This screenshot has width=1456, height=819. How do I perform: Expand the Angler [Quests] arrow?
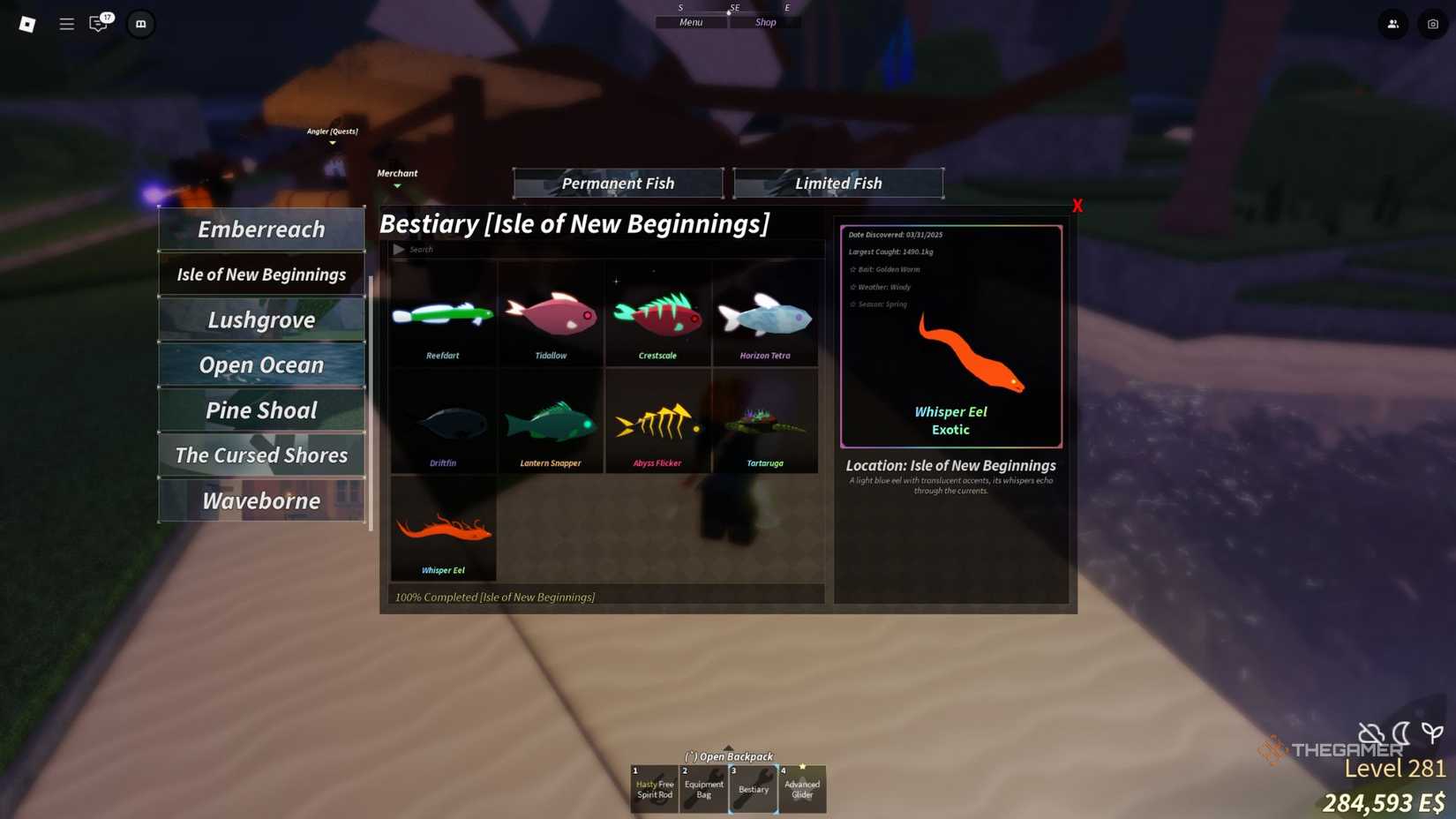tap(332, 141)
